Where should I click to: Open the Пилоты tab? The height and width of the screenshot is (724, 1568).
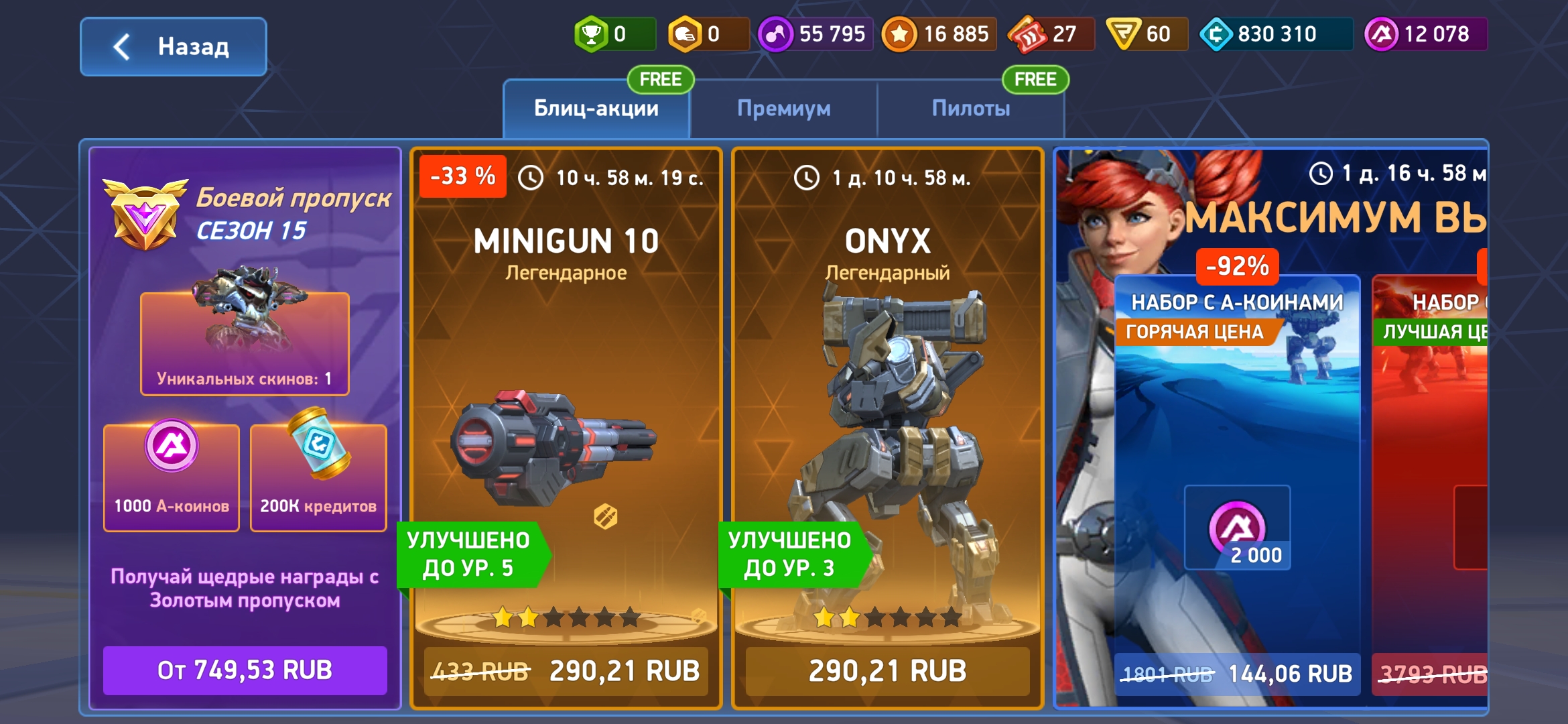coord(970,108)
